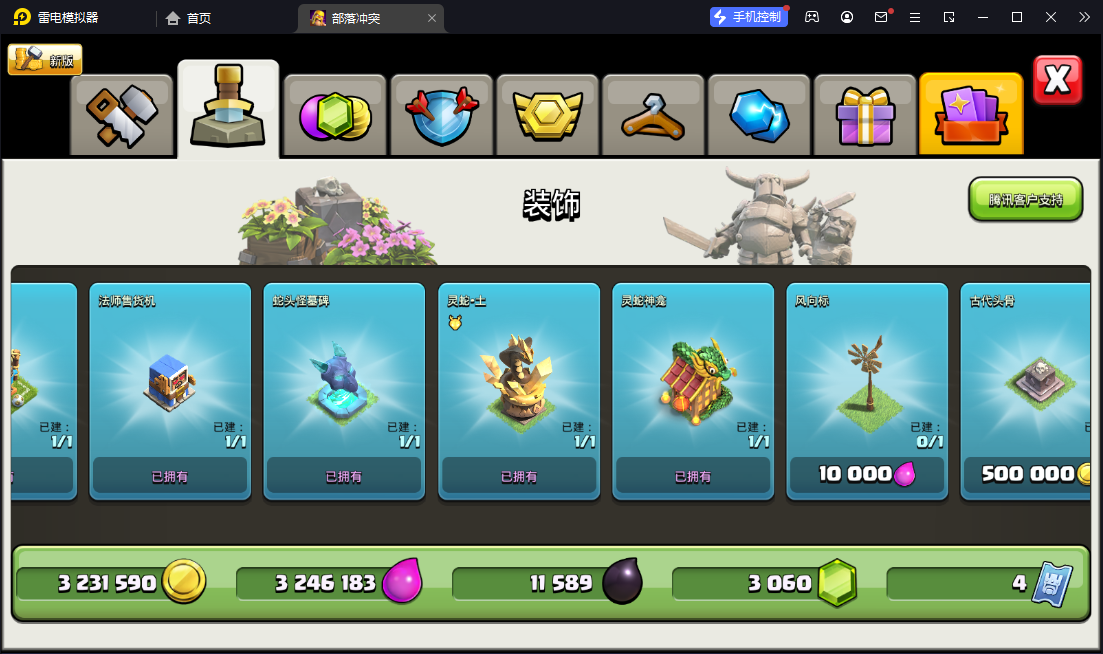Buy the 风向标 windmill for 10 000 elixir
The image size is (1103, 654).
click(x=867, y=474)
